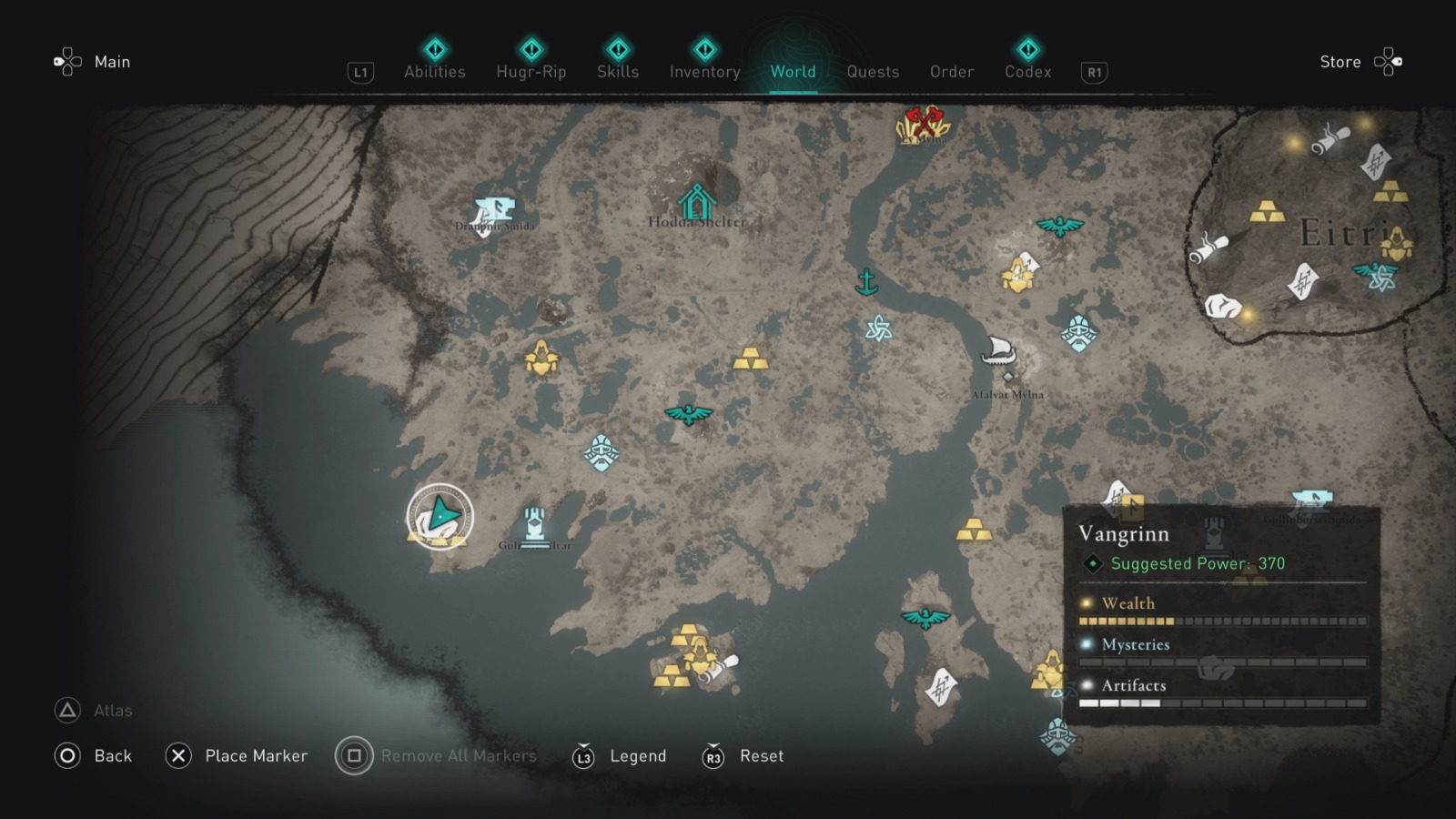Click the Store button
The height and width of the screenshot is (819, 1456).
pos(1340,62)
